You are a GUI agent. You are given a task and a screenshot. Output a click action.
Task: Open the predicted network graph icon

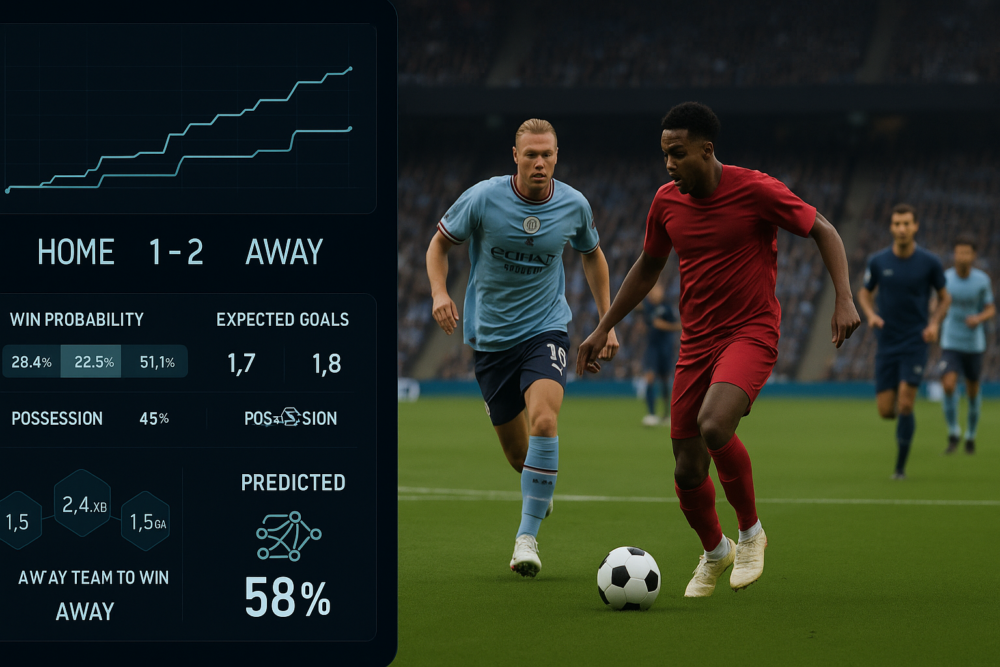288,536
